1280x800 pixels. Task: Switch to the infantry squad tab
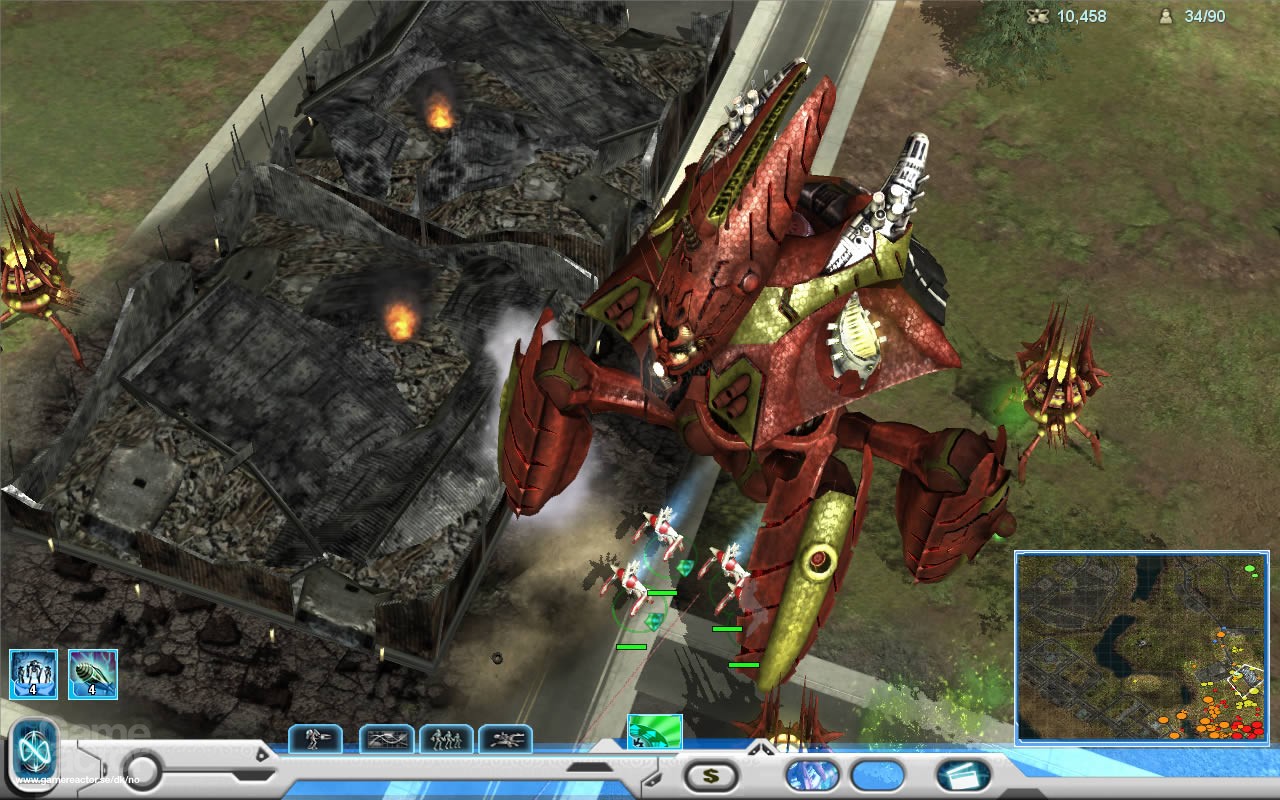click(446, 739)
